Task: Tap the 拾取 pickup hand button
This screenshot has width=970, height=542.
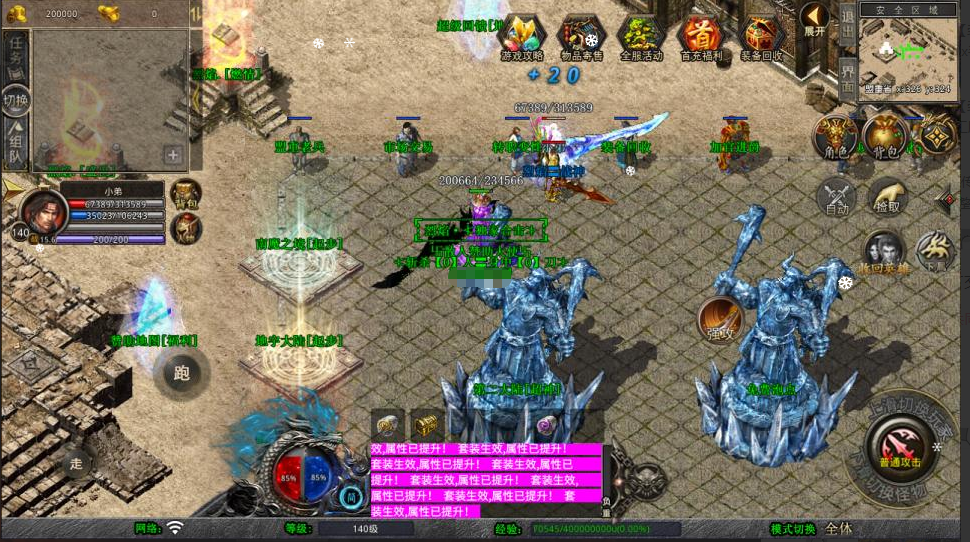Action: (887, 198)
